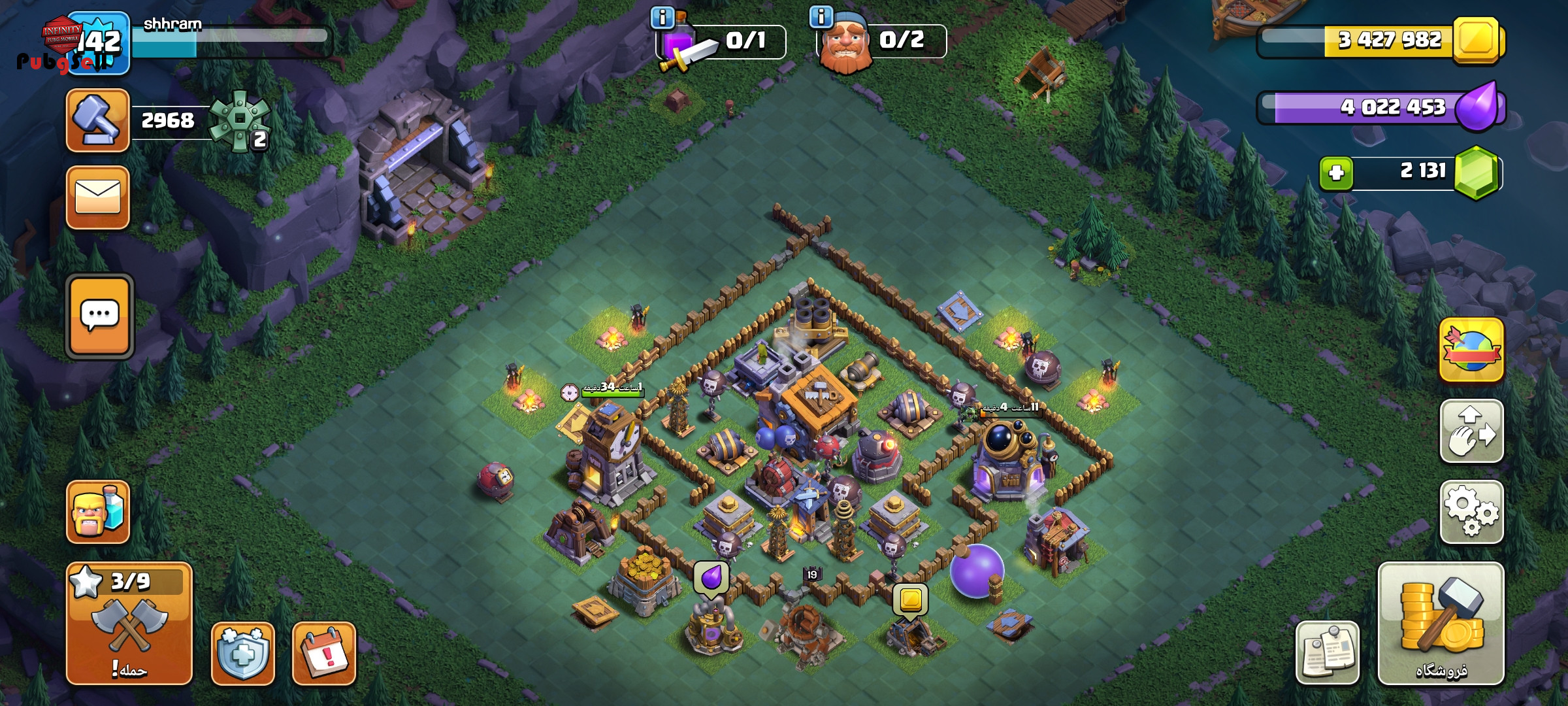Tap the green gem currency icon

[x=1477, y=173]
